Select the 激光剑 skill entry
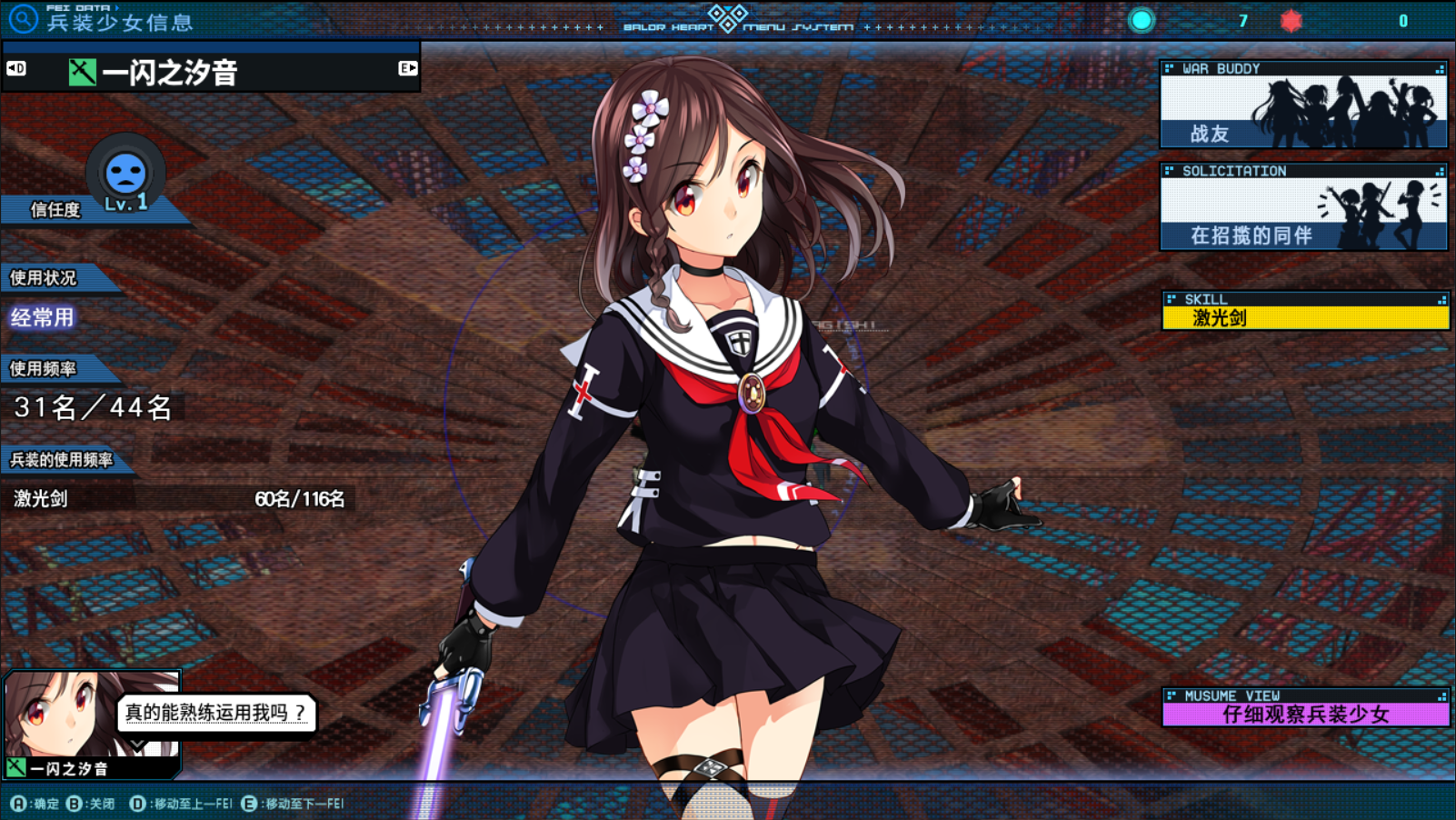The width and height of the screenshot is (1456, 820). coord(1305,317)
